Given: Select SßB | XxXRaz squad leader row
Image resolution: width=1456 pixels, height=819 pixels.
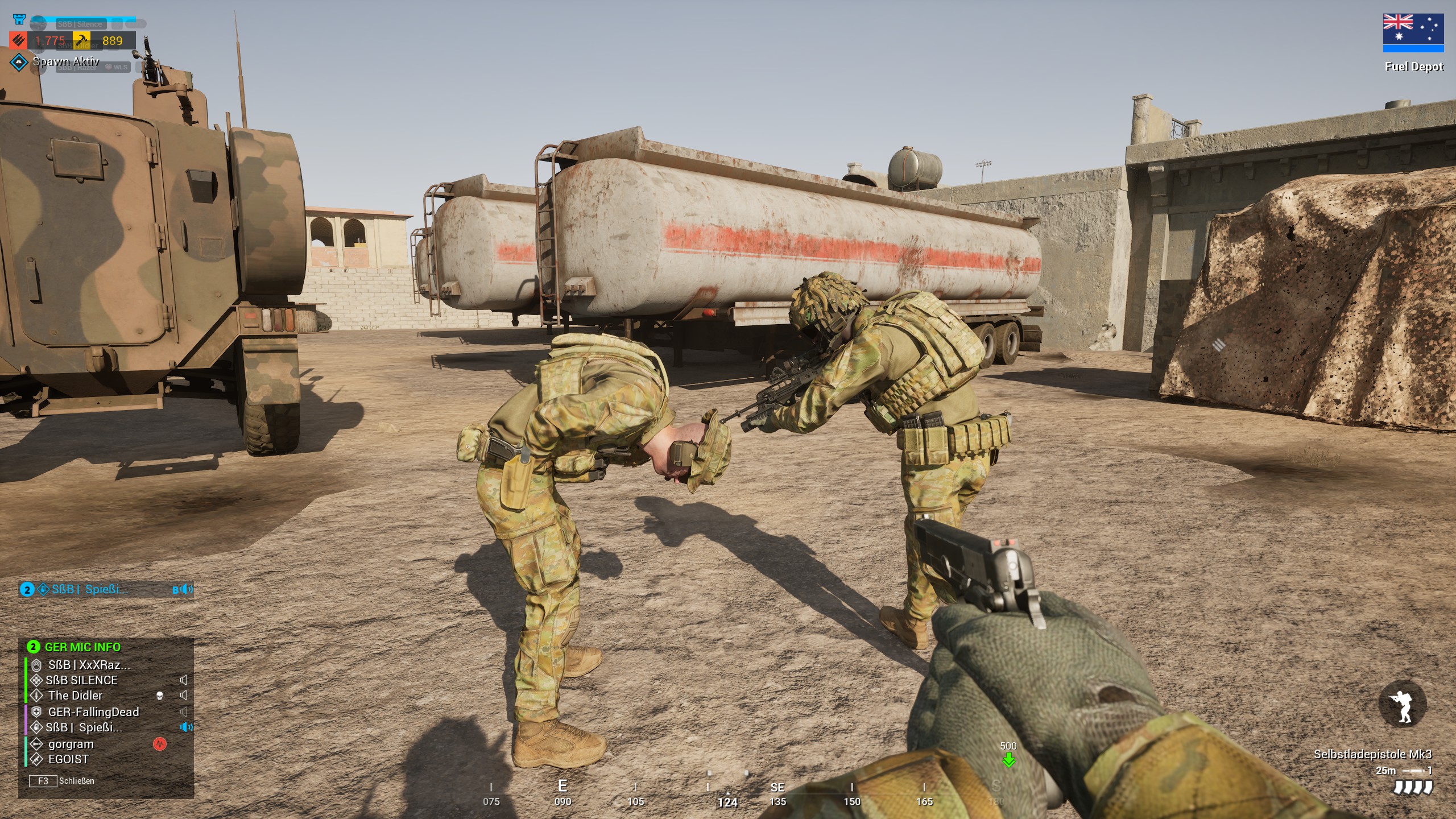Looking at the screenshot, I should (89, 665).
